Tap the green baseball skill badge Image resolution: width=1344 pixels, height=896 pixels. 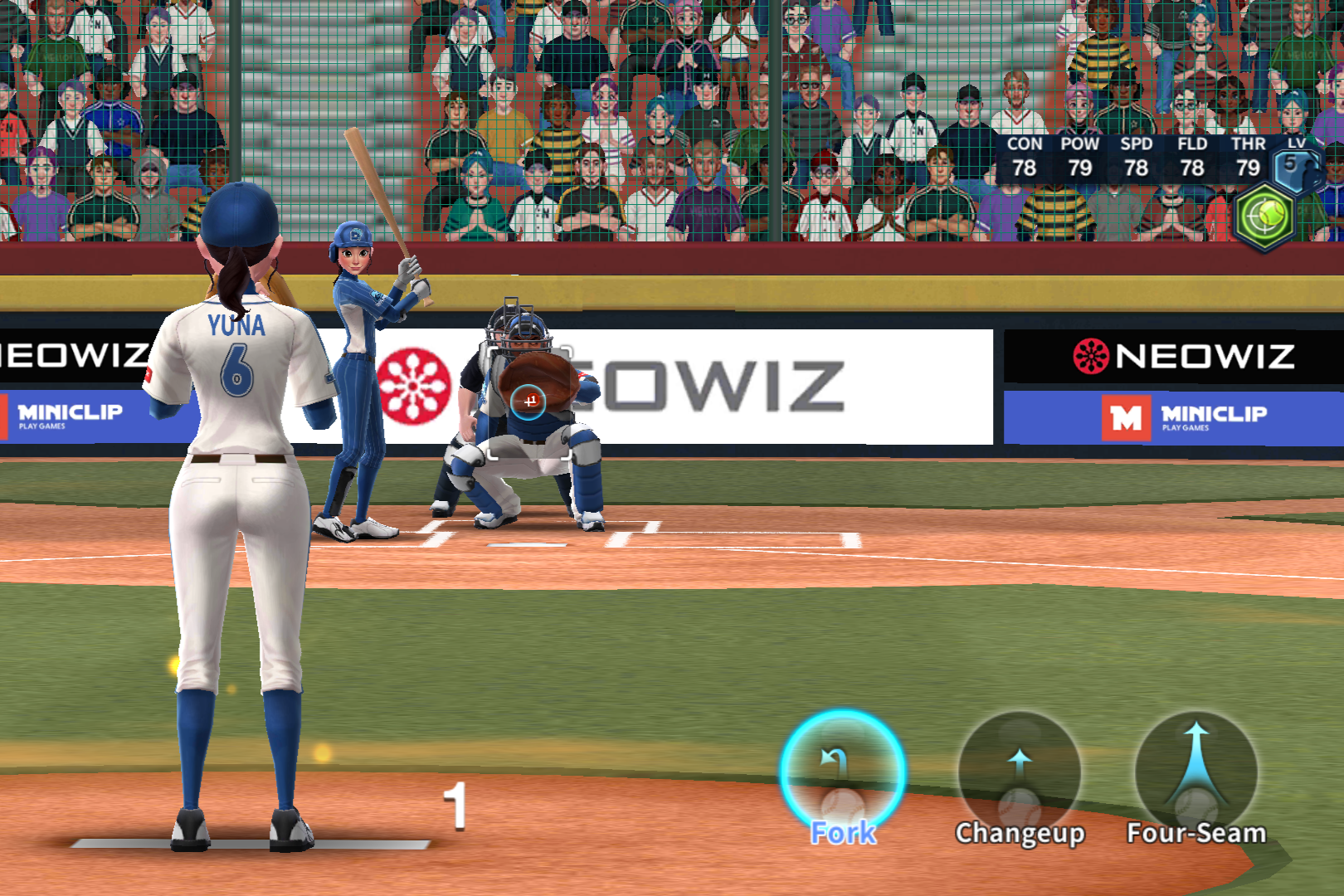[1264, 217]
